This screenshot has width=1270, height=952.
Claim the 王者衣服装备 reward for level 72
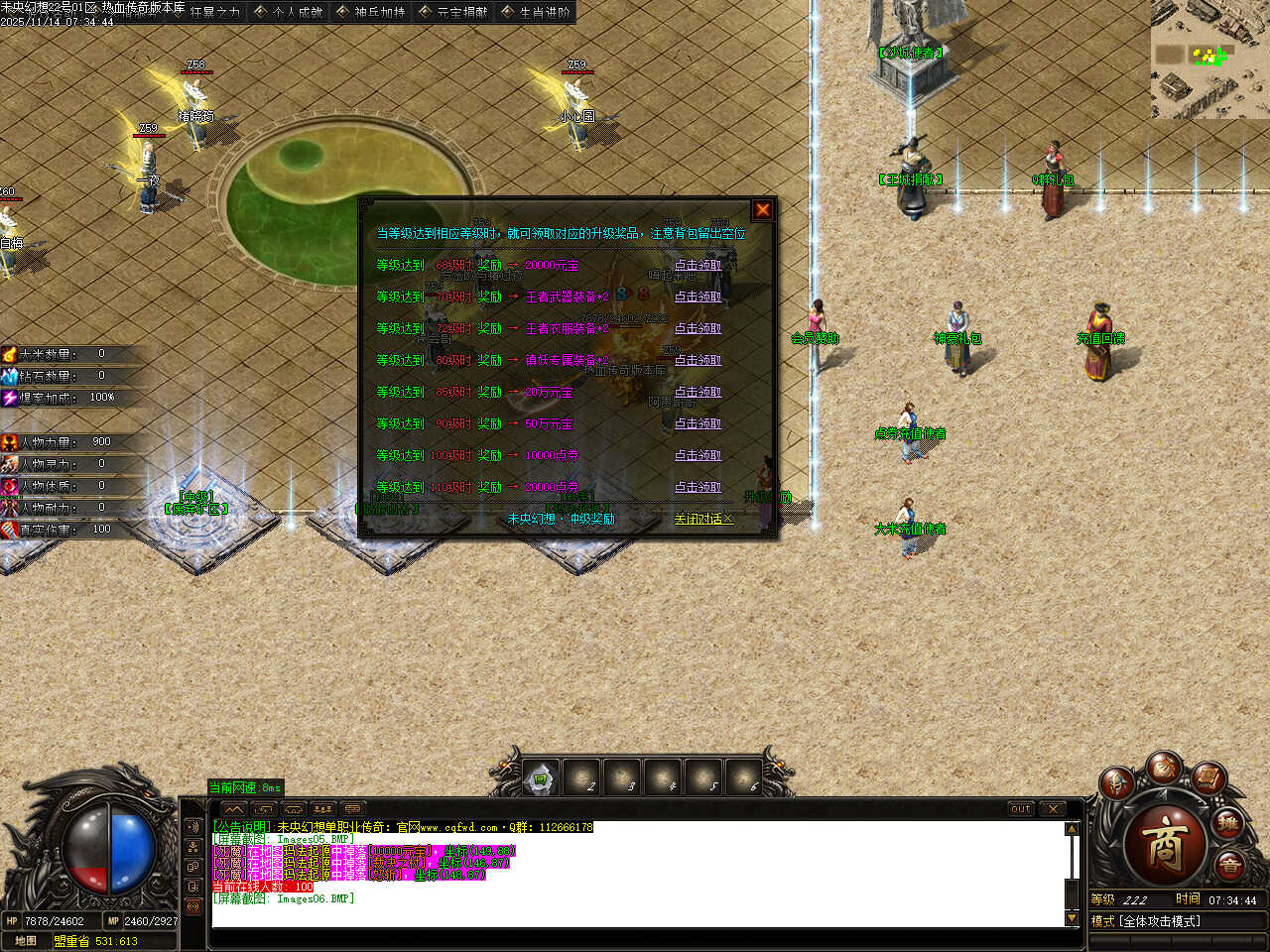point(698,328)
